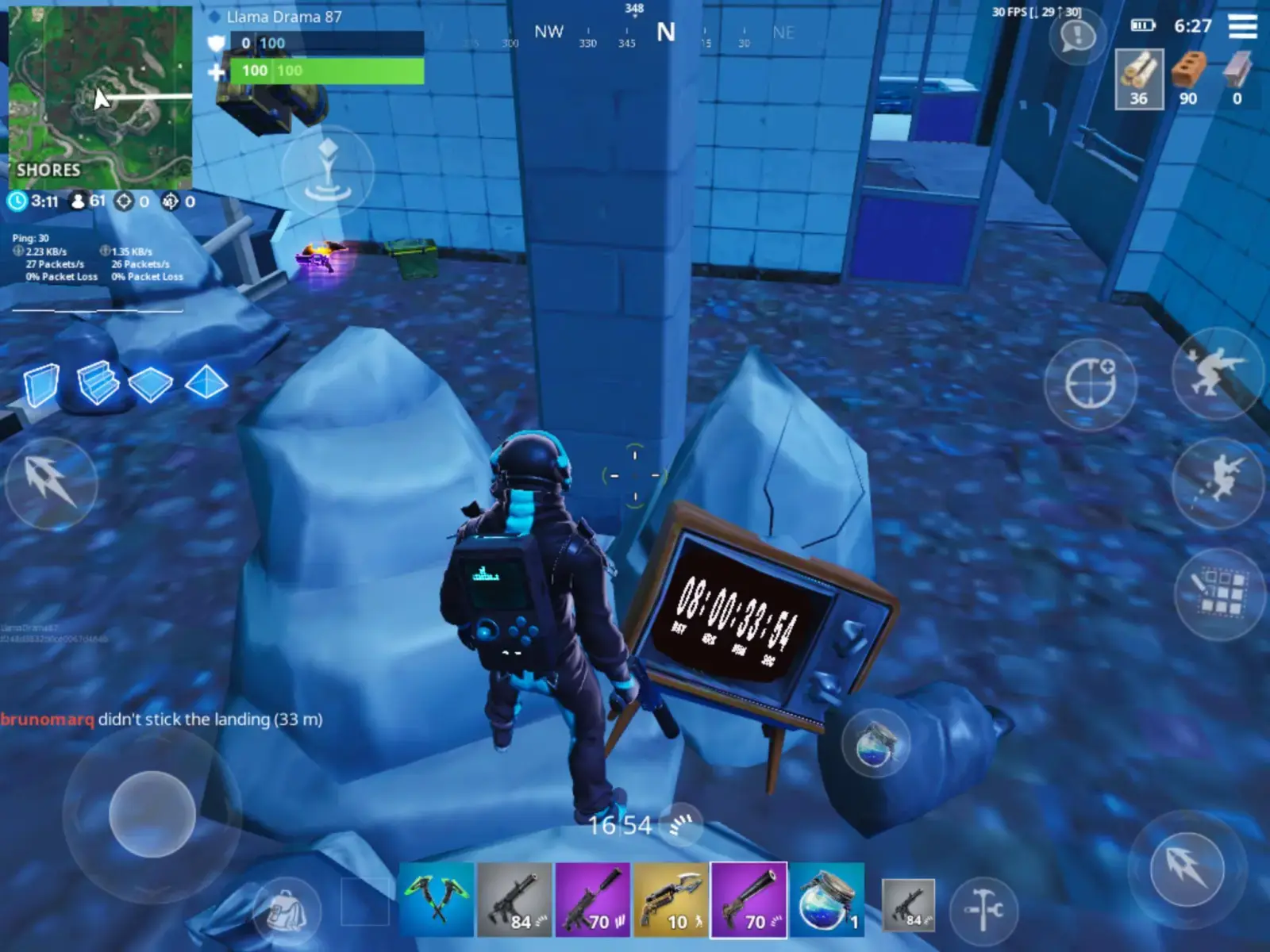The width and height of the screenshot is (1270, 952).
Task: Select the pyramid roof build piece
Action: tap(210, 384)
